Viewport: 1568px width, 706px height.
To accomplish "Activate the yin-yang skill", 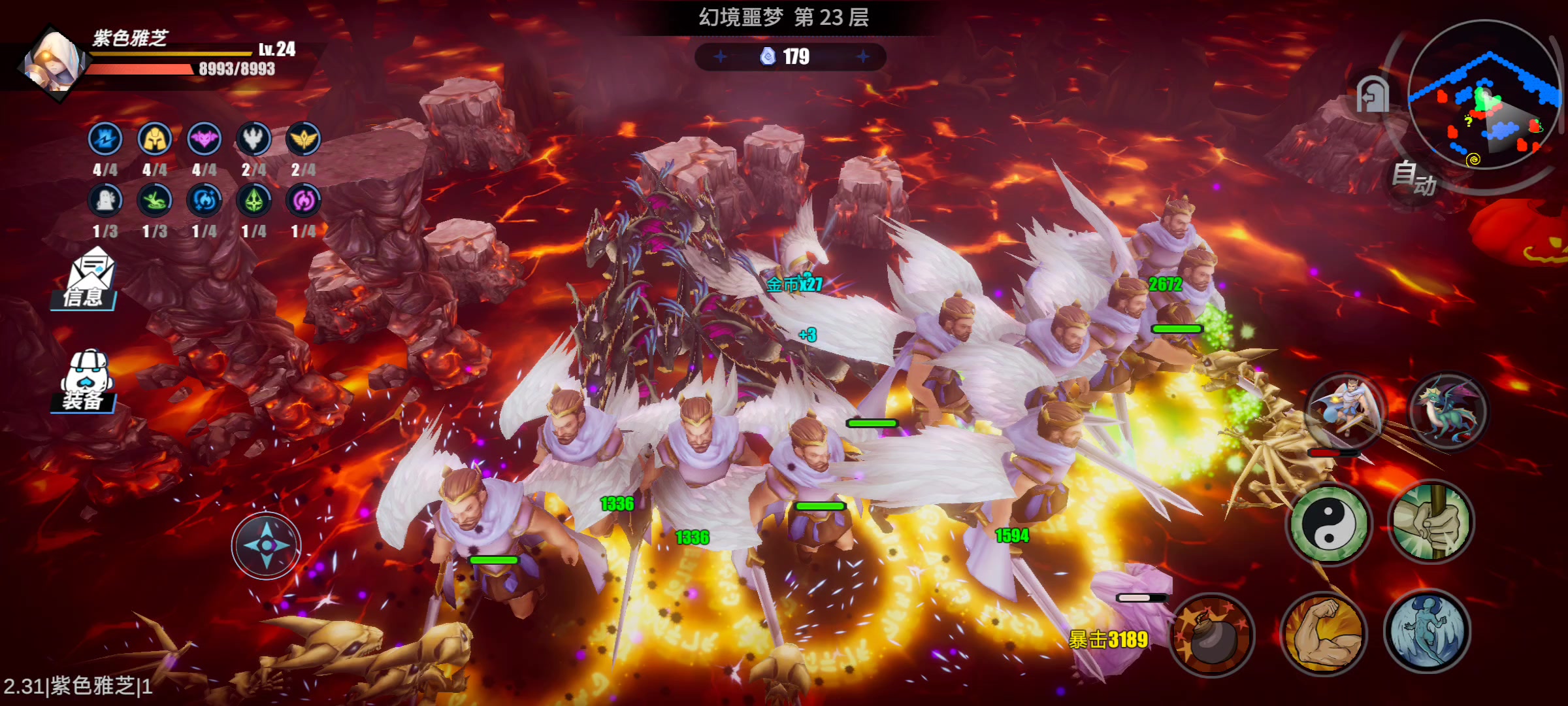I will (x=1328, y=524).
